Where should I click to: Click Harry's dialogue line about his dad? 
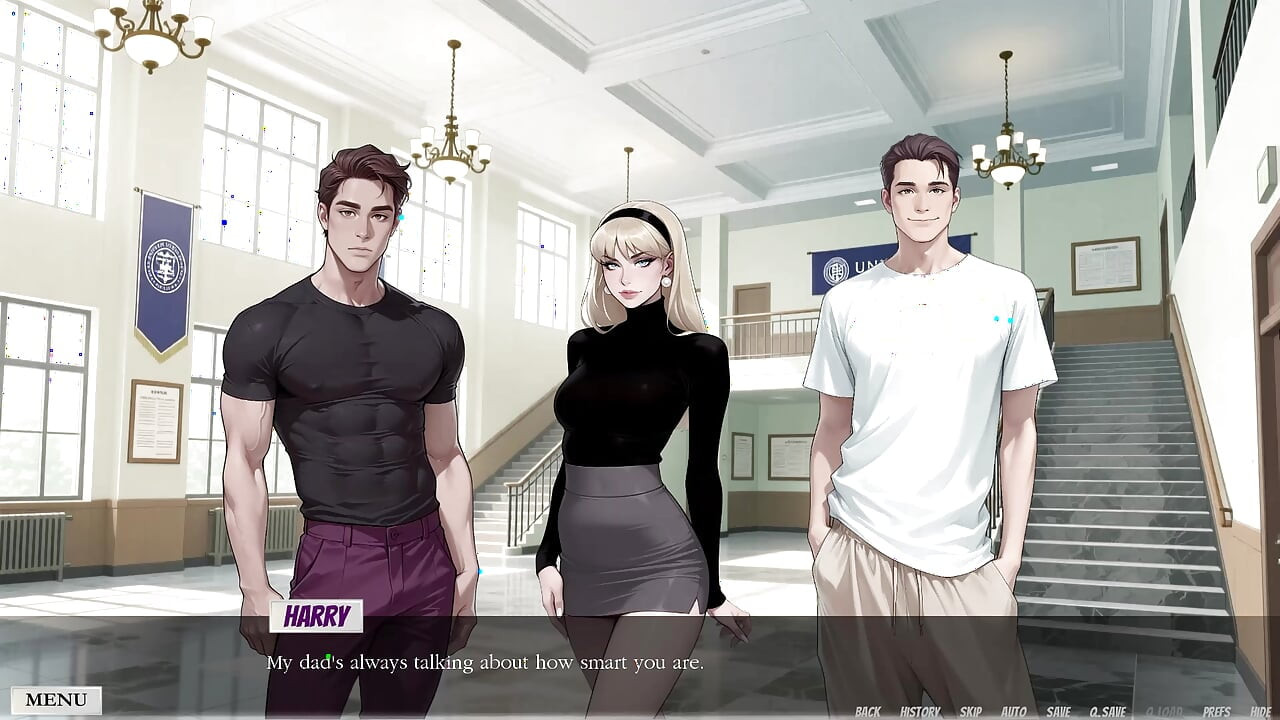coord(485,662)
